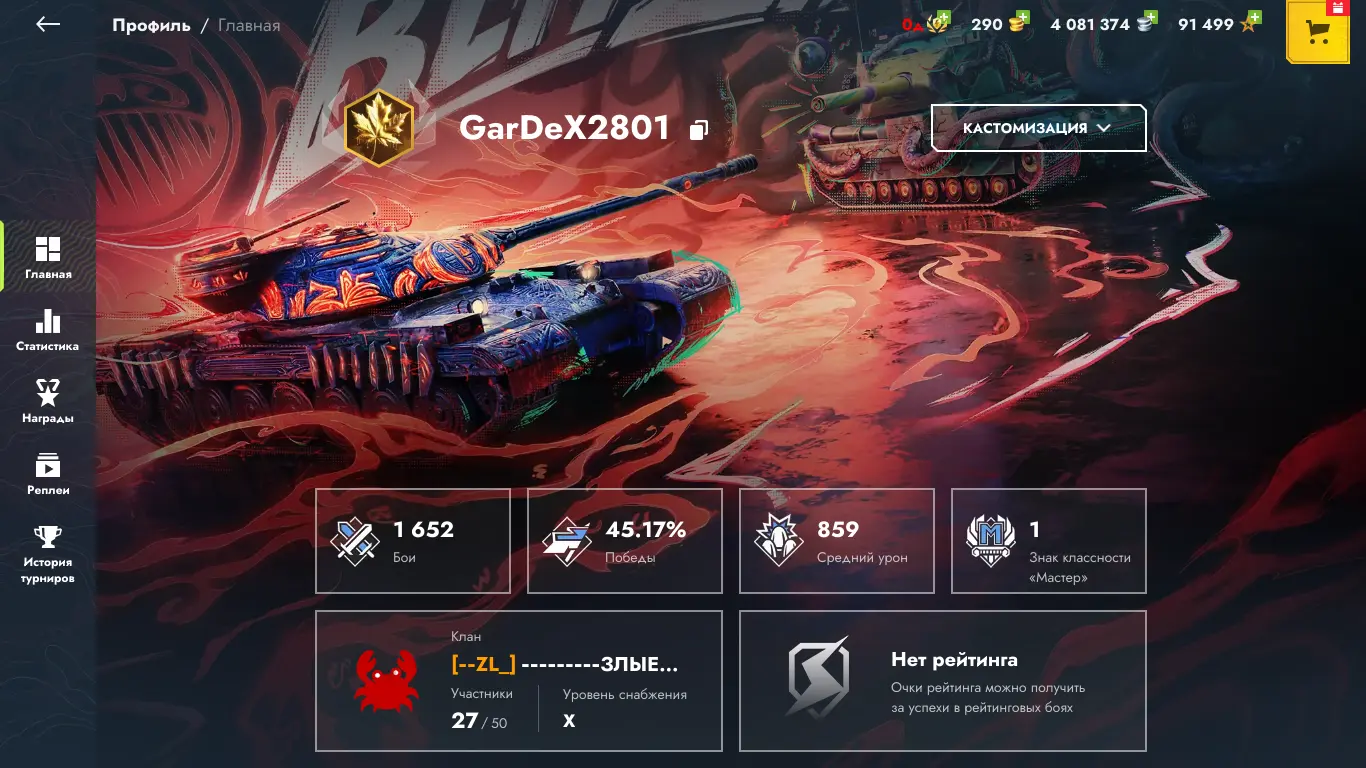Go back with the arrow button
Image resolution: width=1366 pixels, height=768 pixels.
point(48,24)
